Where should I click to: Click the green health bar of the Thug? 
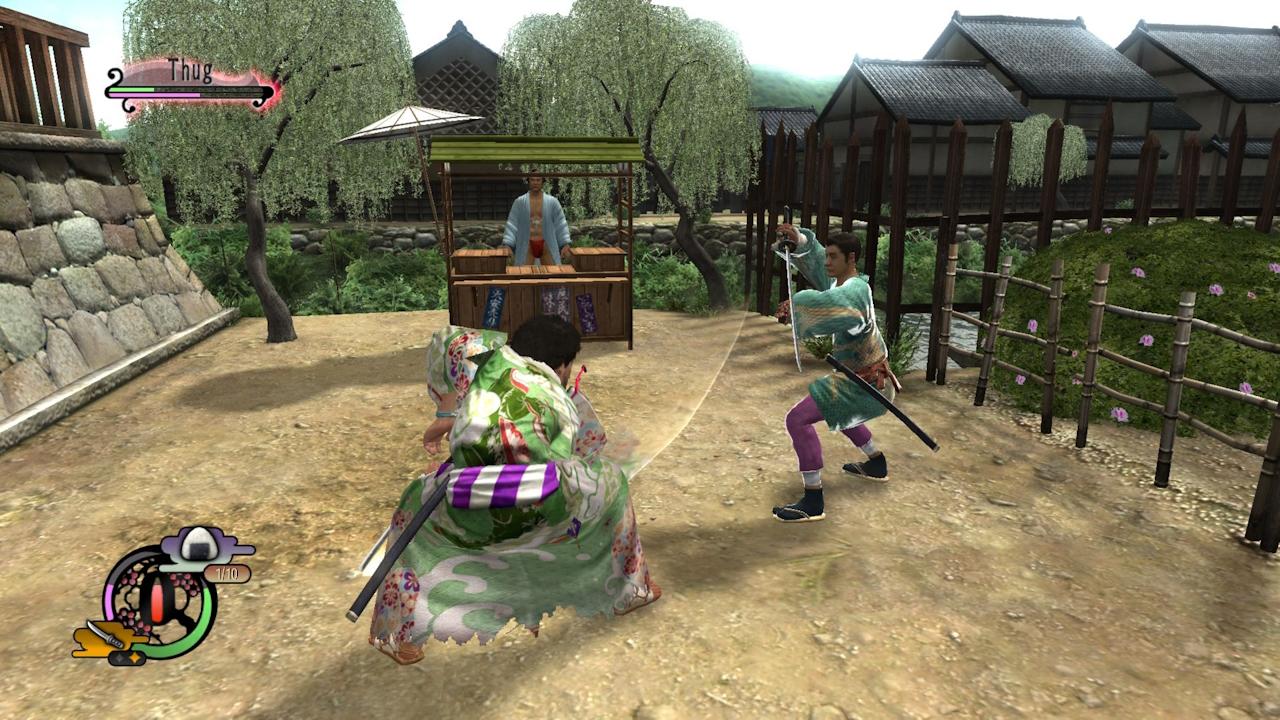point(132,90)
